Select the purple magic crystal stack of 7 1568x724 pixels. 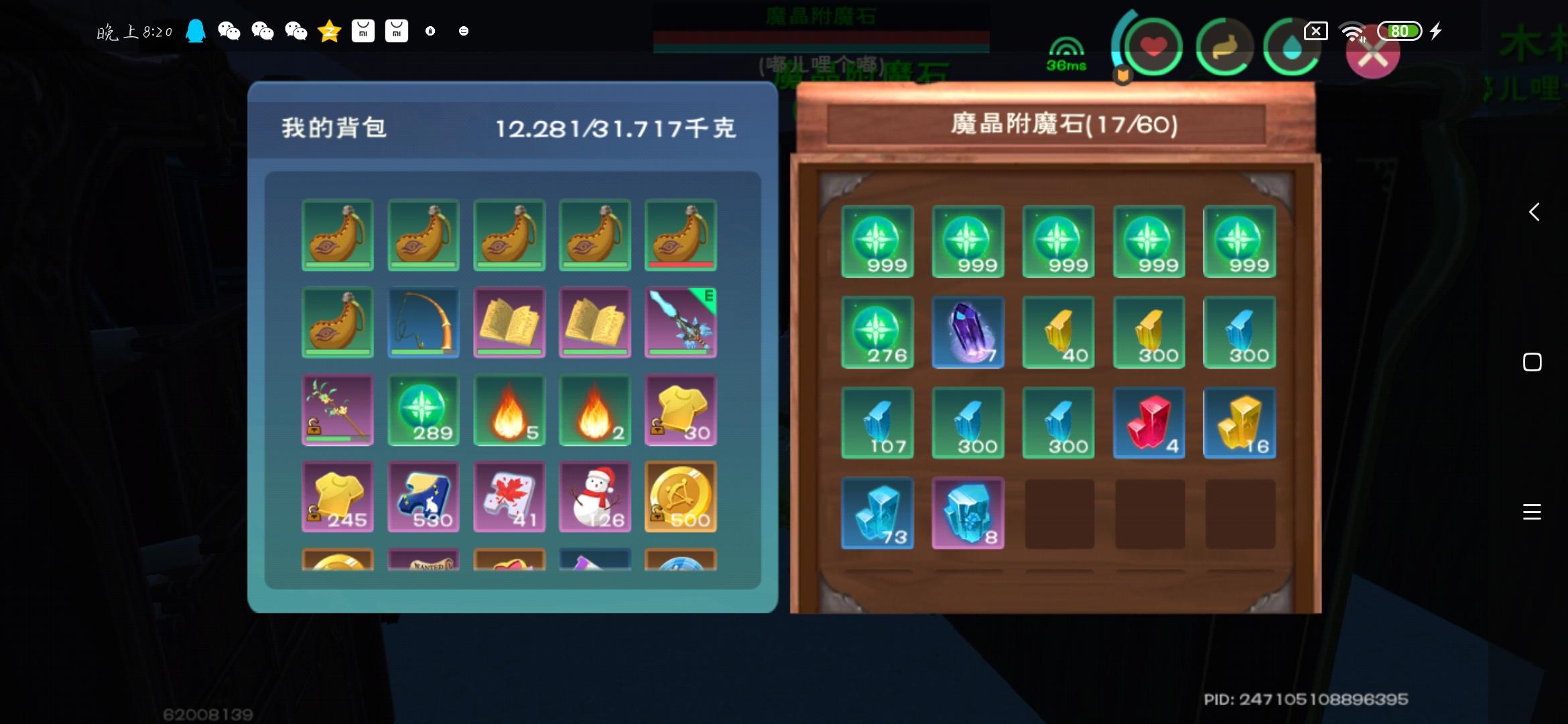pos(968,332)
